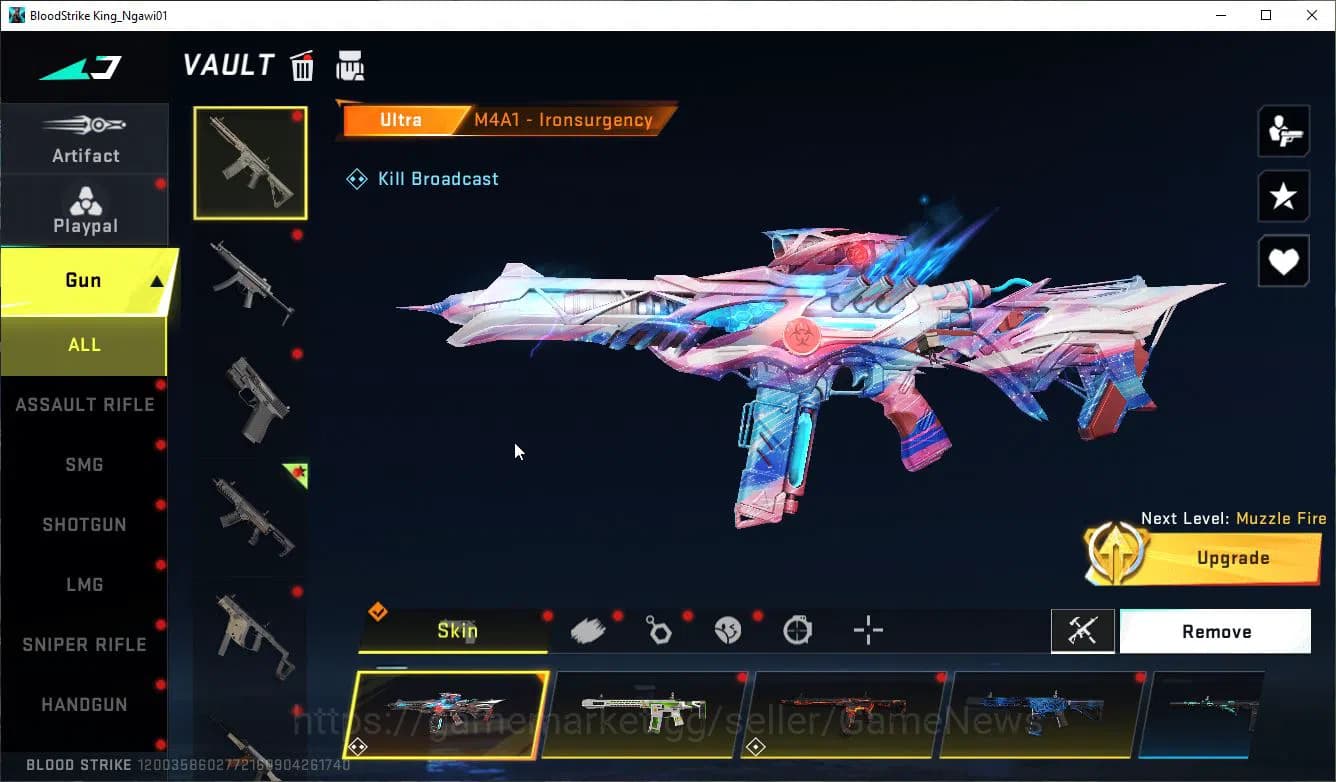
Task: Open the Playpal panel
Action: point(85,210)
